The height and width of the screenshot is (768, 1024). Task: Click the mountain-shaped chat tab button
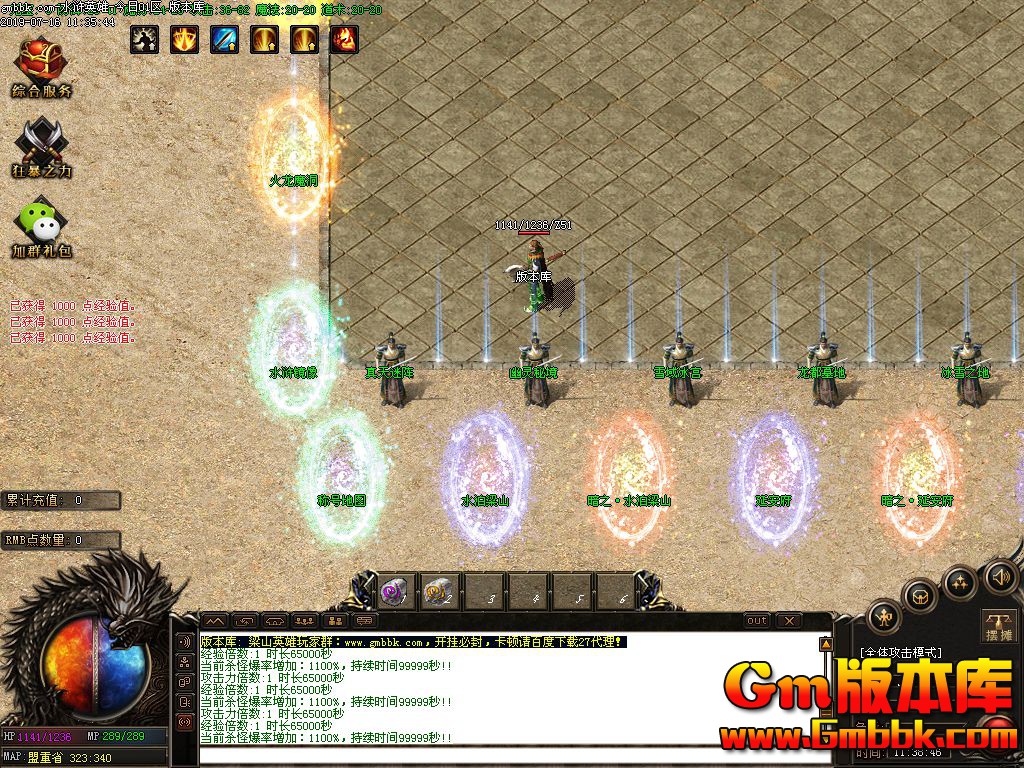point(215,621)
